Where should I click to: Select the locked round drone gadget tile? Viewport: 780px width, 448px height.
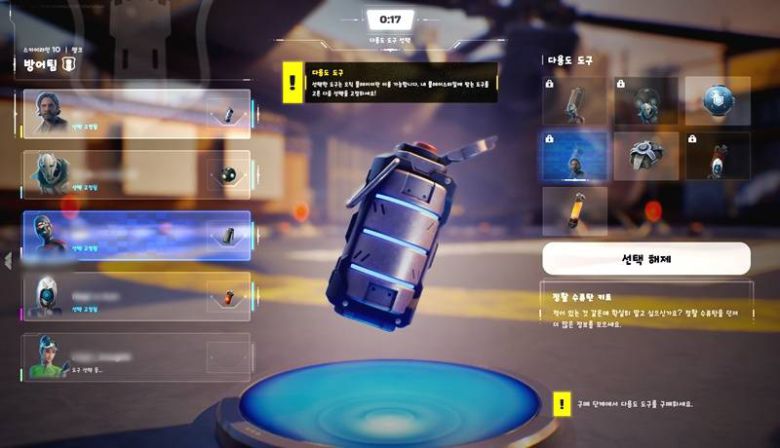coord(646,101)
